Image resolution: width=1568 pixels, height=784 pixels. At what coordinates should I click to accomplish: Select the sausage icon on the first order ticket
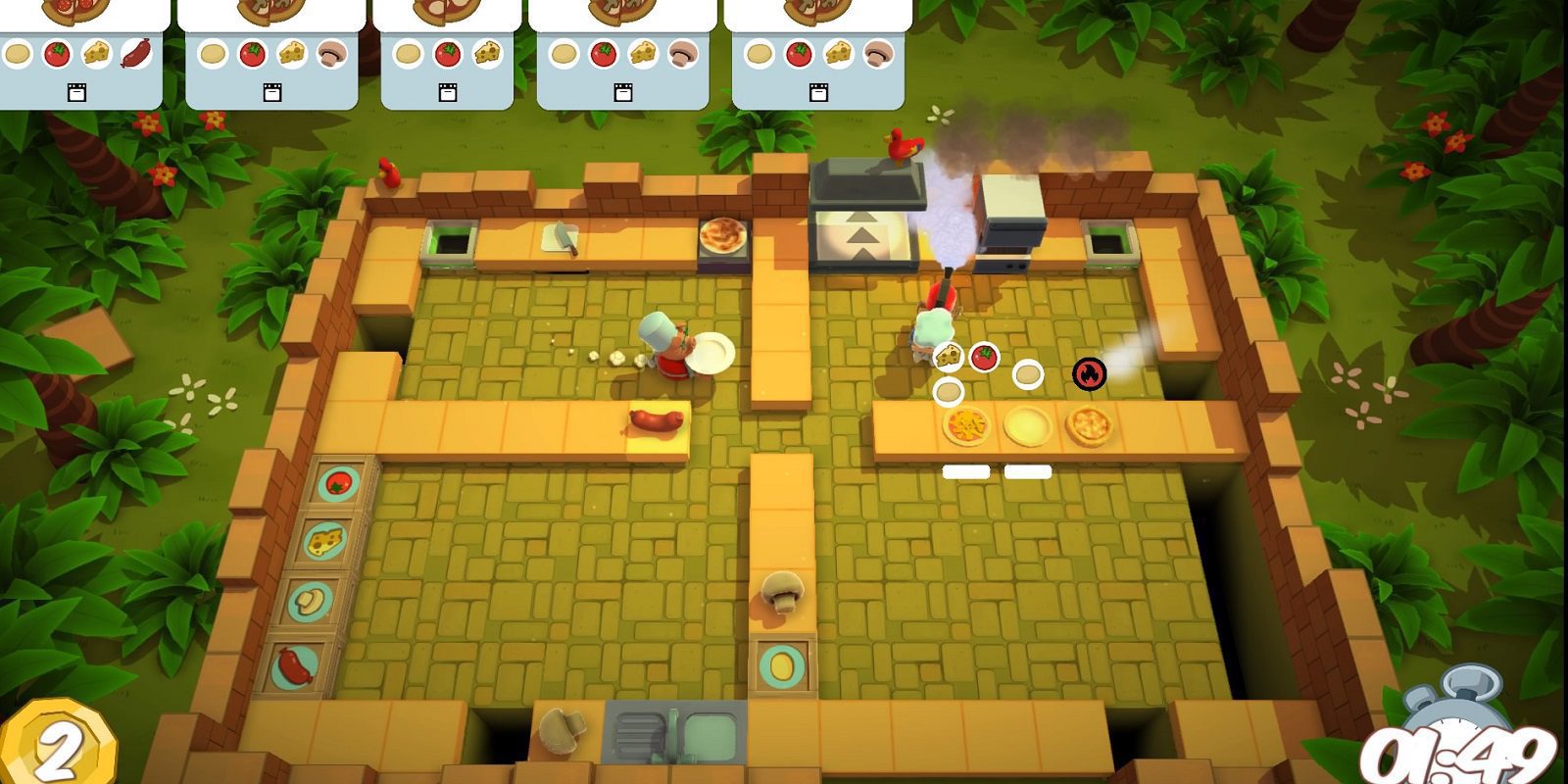pyautogui.click(x=137, y=54)
